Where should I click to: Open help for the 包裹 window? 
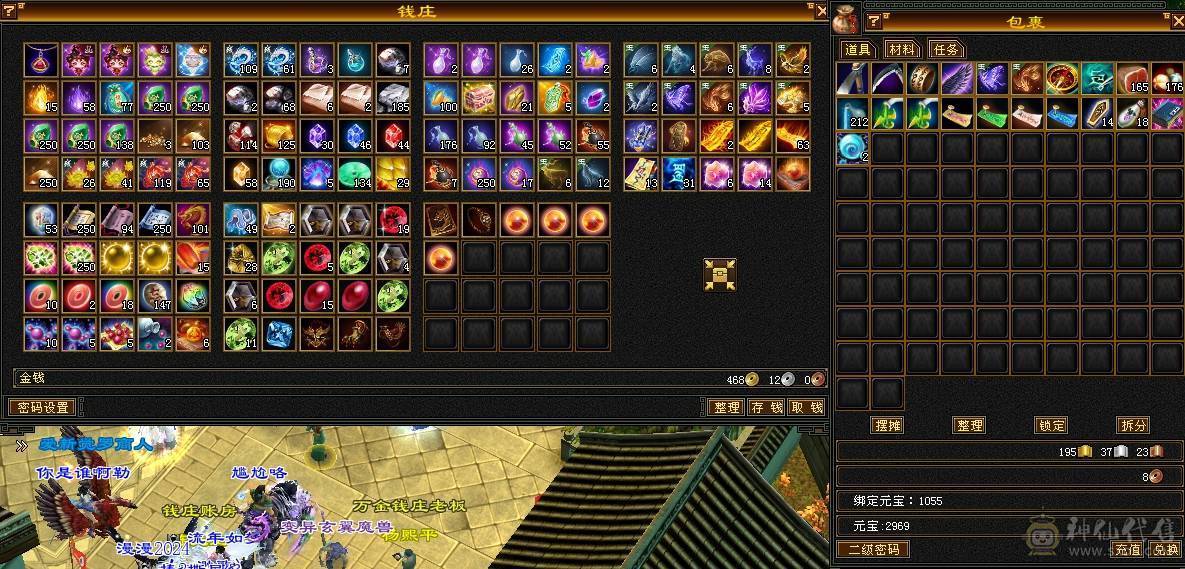pos(873,21)
